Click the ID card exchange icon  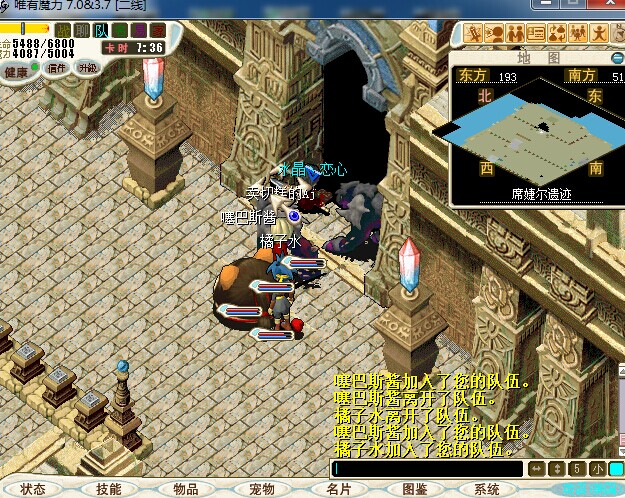point(536,33)
